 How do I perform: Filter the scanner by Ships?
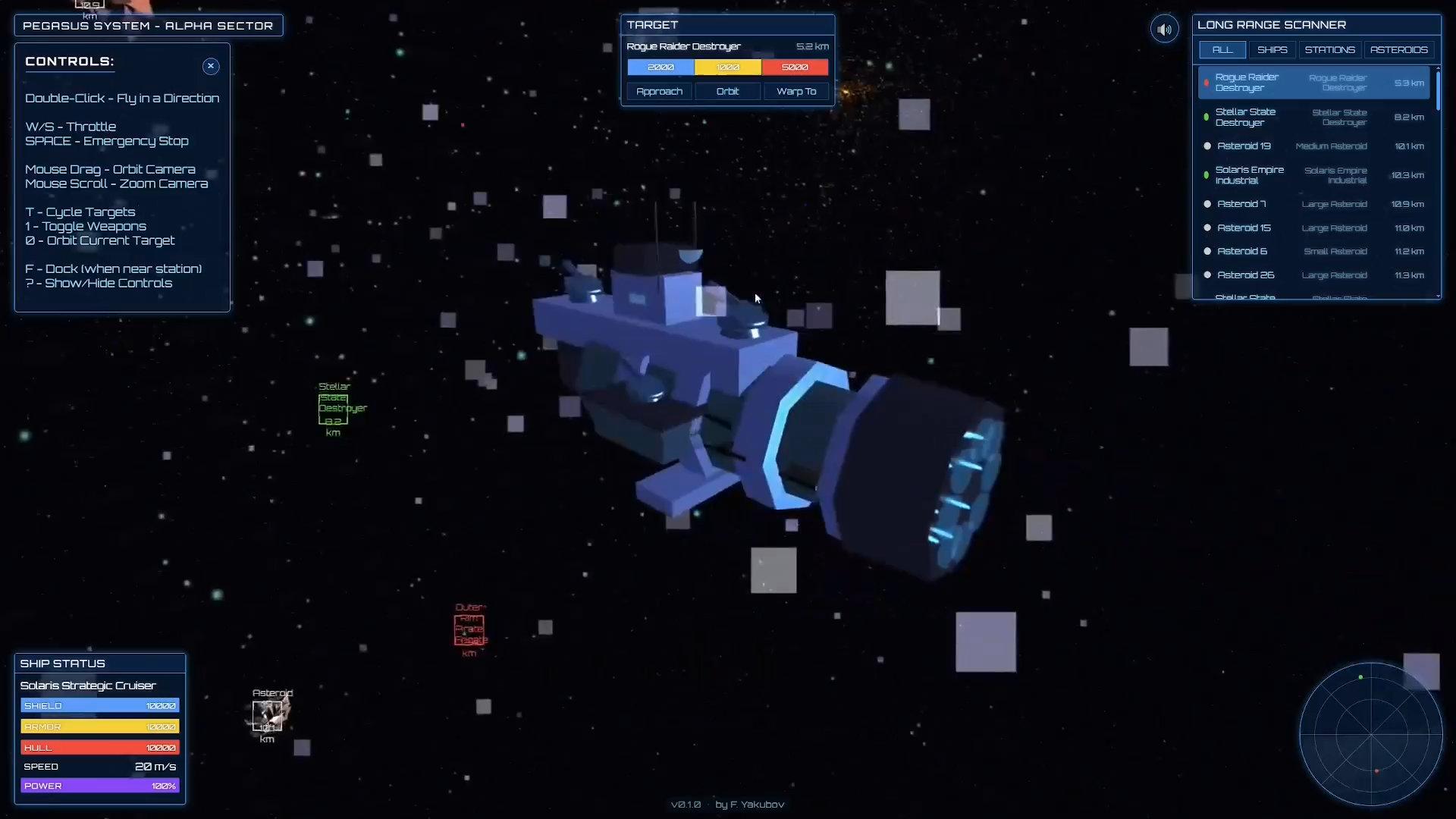click(1272, 50)
